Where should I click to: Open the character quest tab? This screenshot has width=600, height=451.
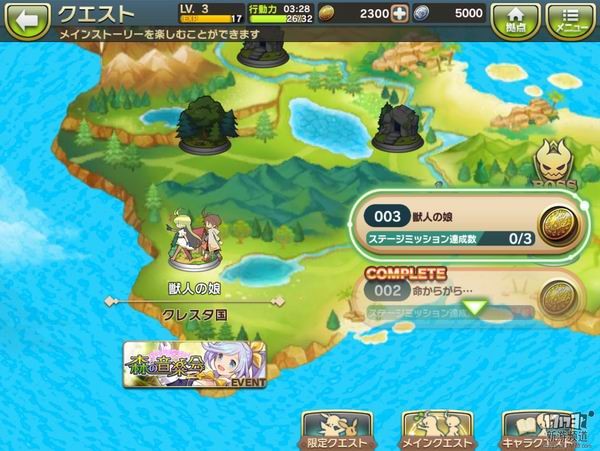[543, 429]
